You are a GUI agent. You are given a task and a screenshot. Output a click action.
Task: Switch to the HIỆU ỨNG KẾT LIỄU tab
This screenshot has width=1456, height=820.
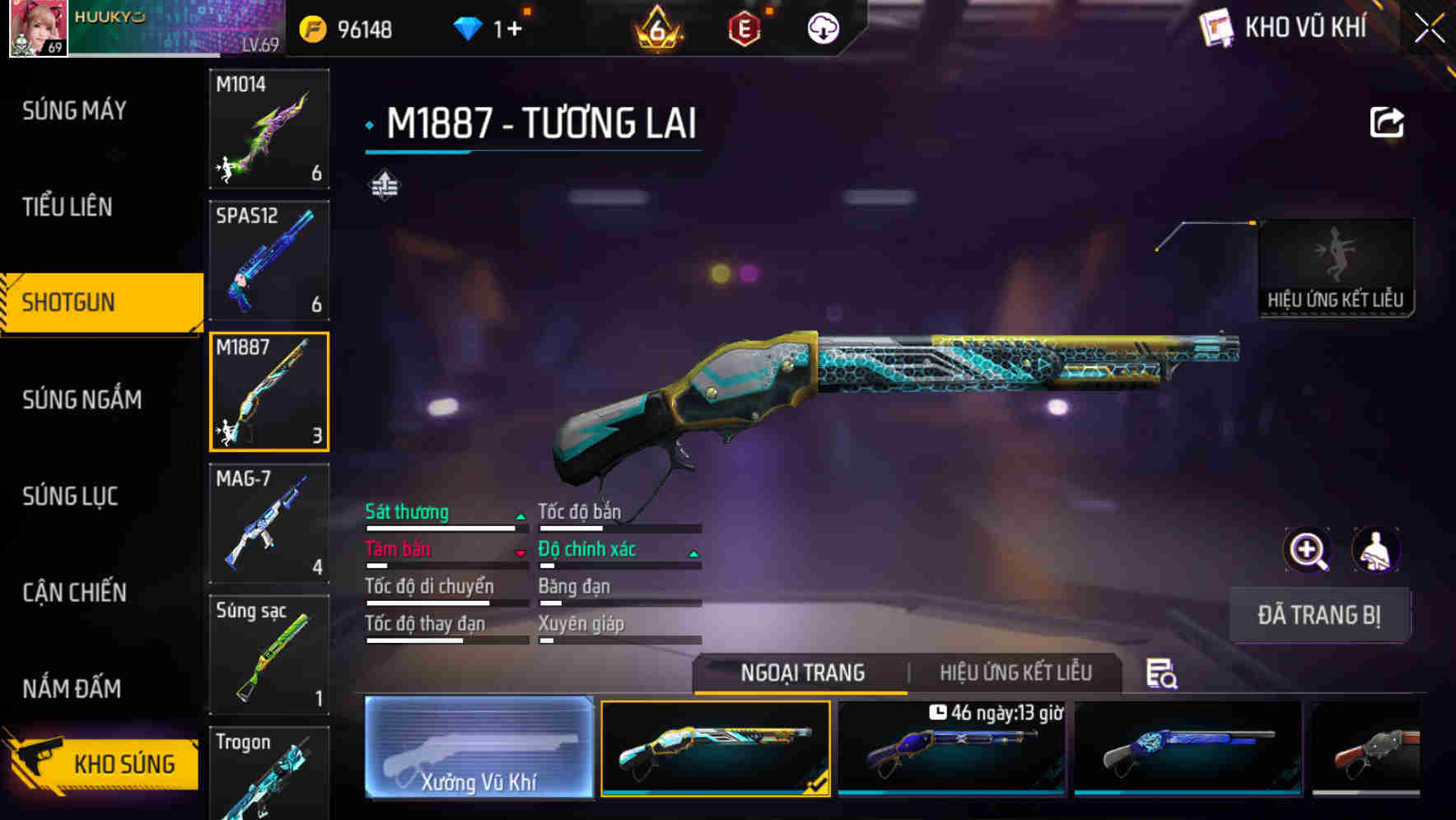pos(1015,673)
